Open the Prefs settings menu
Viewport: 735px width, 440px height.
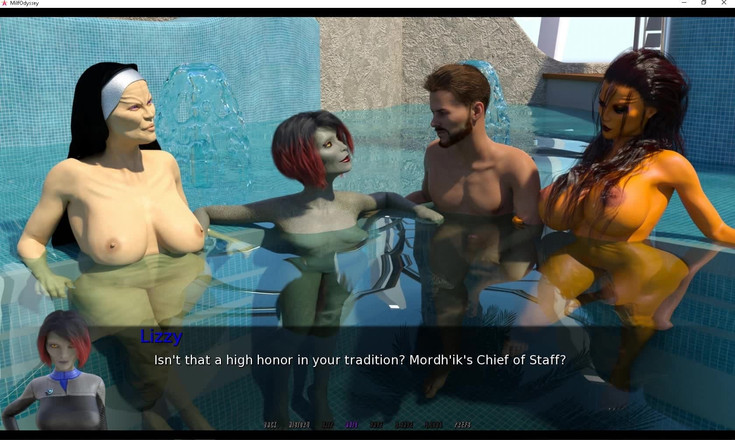[x=462, y=425]
